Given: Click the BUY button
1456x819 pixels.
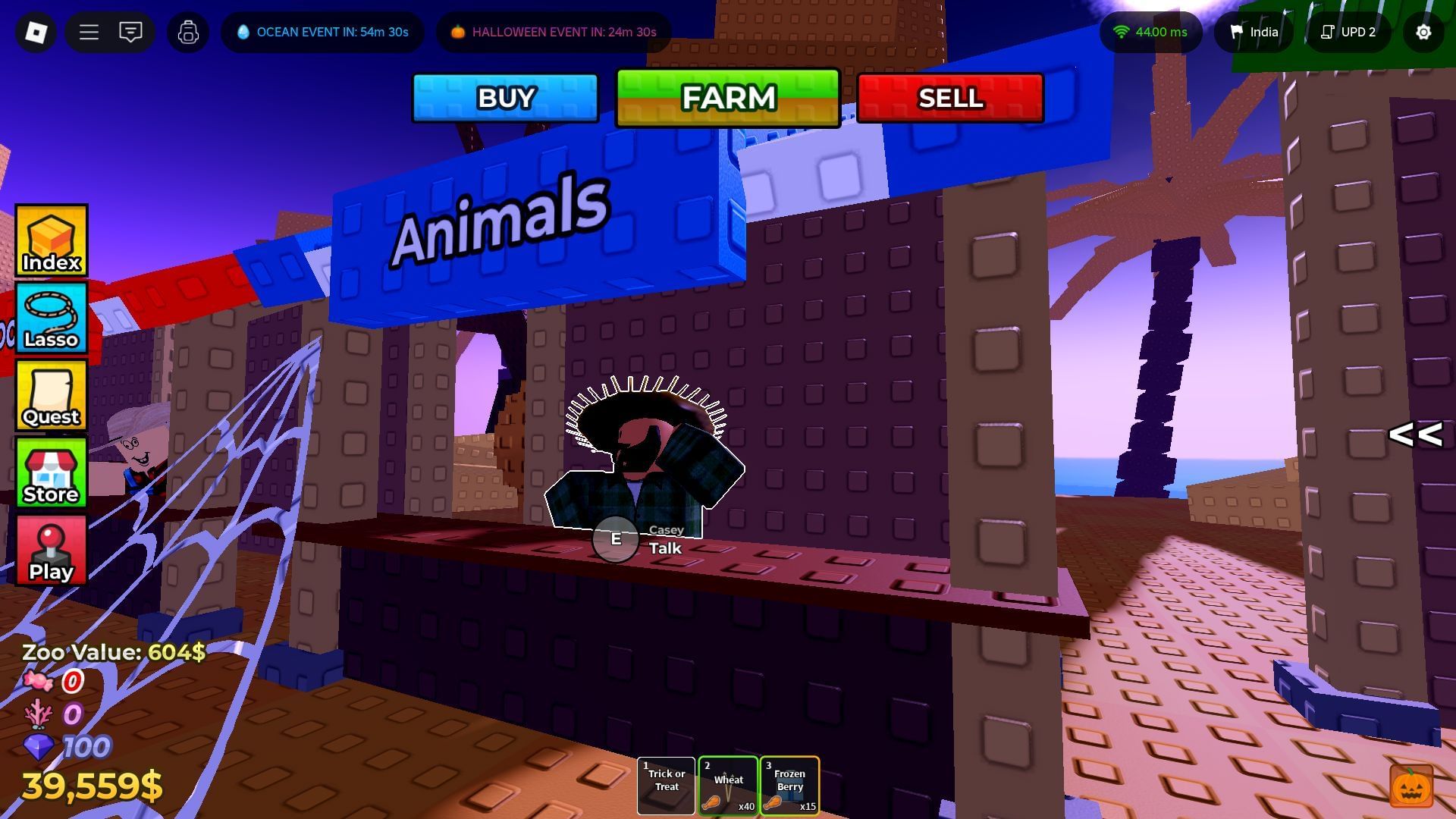Looking at the screenshot, I should (x=504, y=97).
